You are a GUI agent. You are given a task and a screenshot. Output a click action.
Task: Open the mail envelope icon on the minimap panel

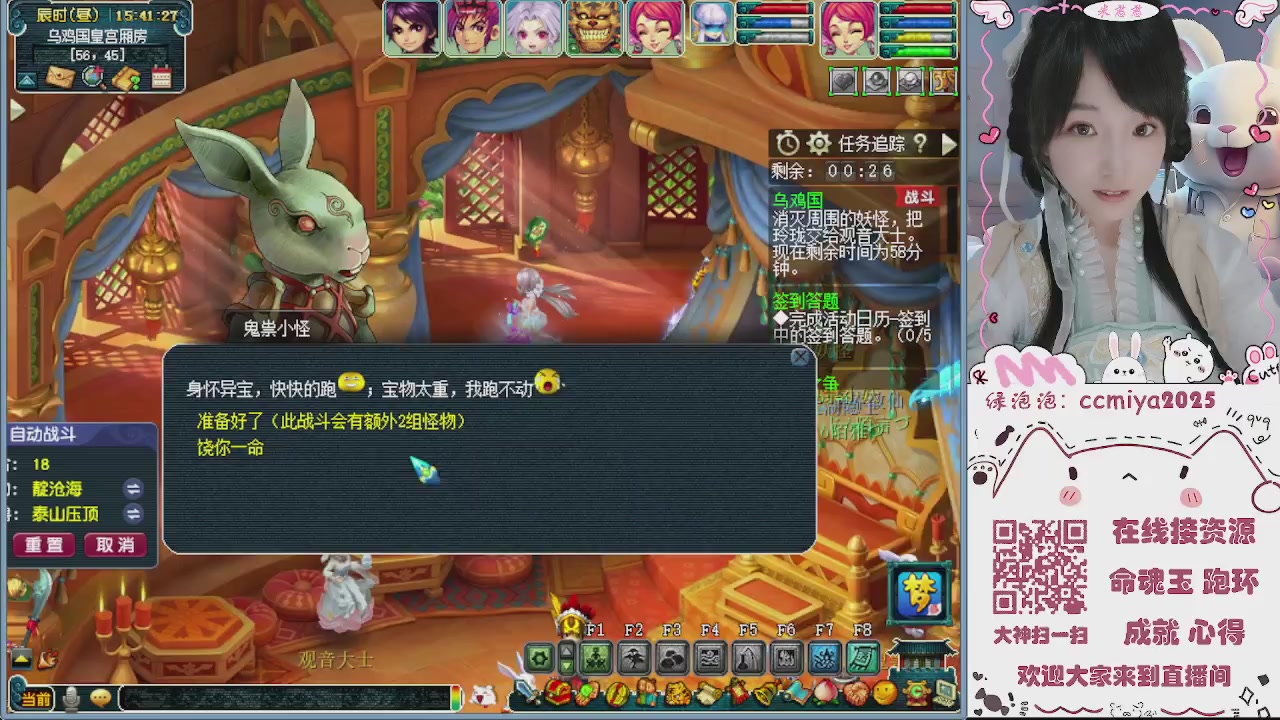pos(59,77)
